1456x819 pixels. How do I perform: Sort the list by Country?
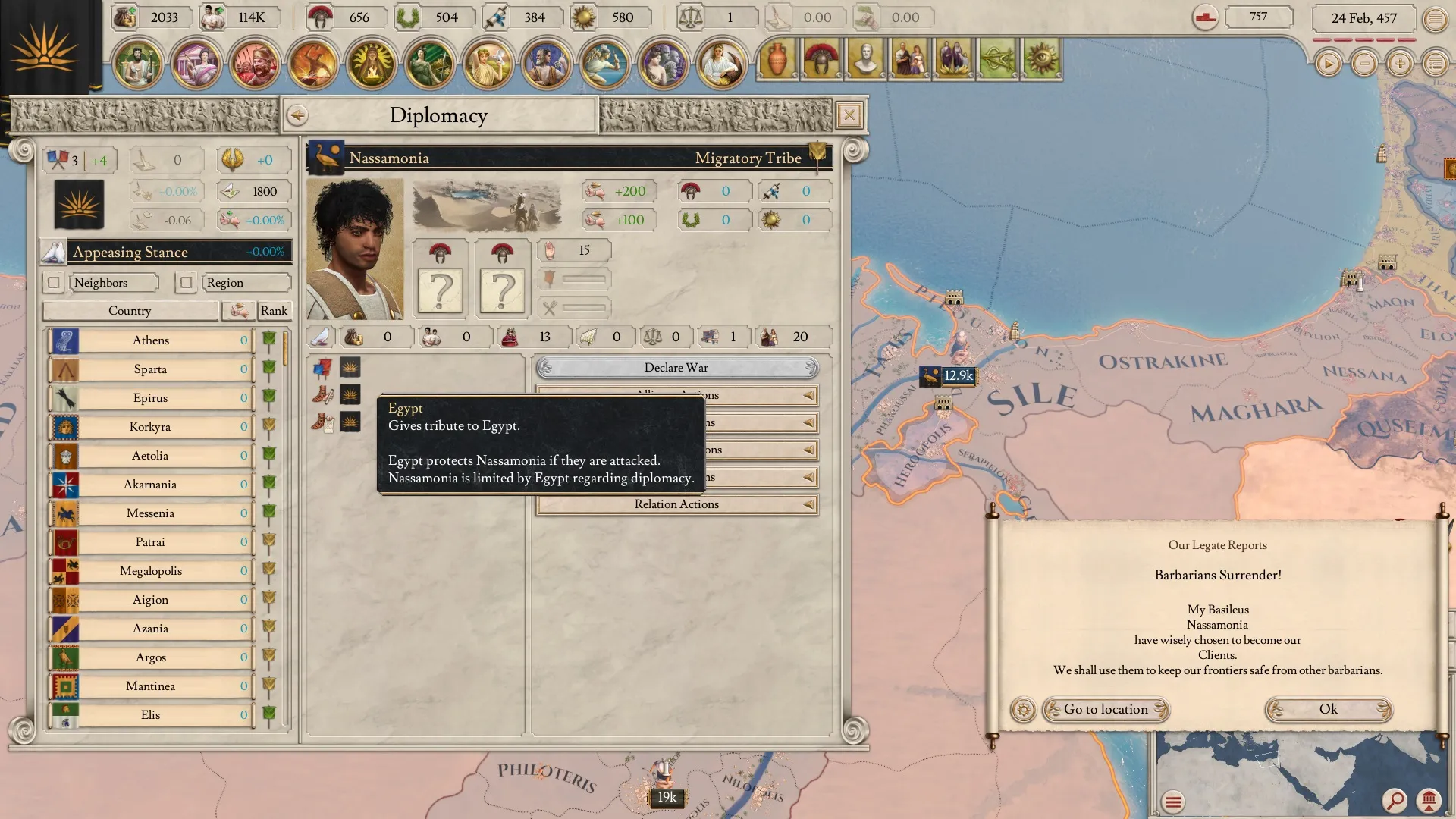pyautogui.click(x=130, y=311)
